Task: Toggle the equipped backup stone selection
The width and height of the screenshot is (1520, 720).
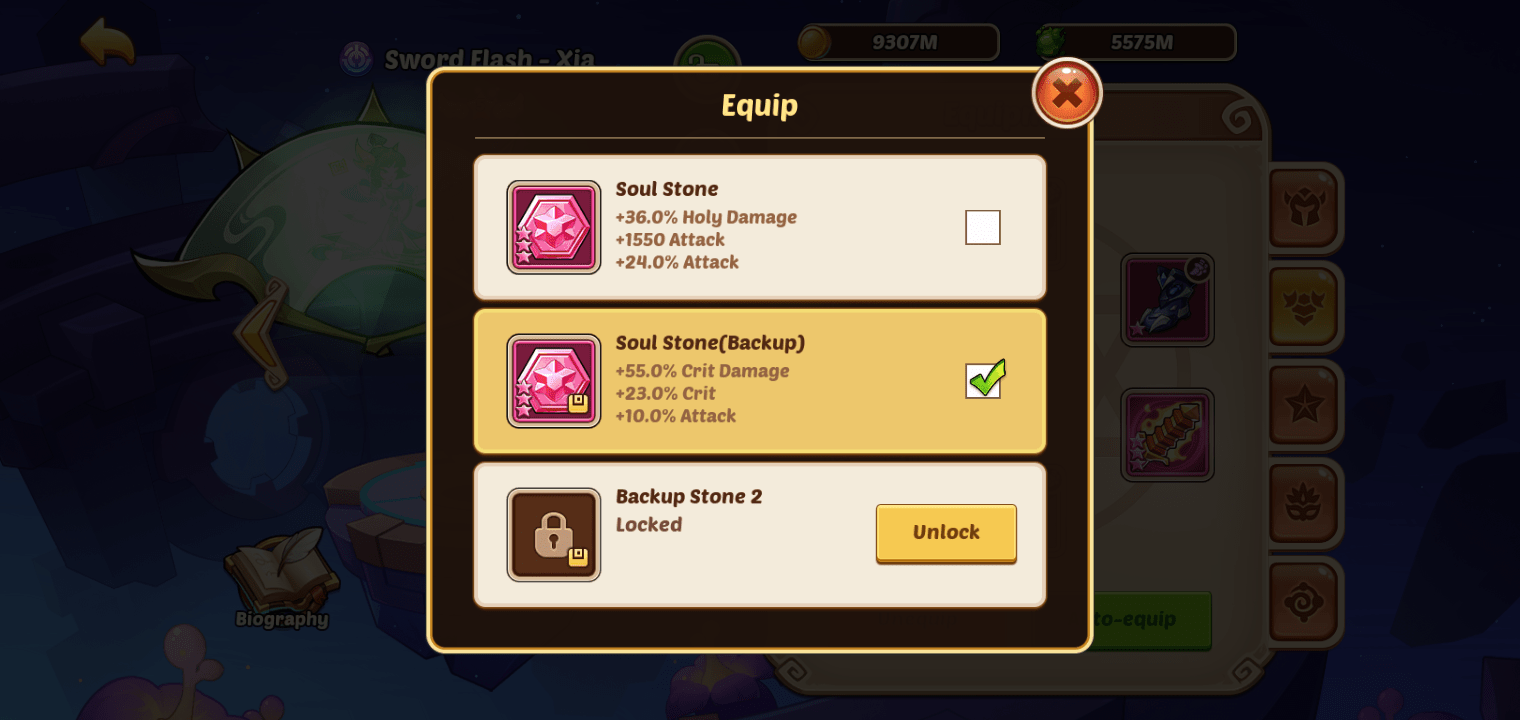Action: click(x=983, y=381)
